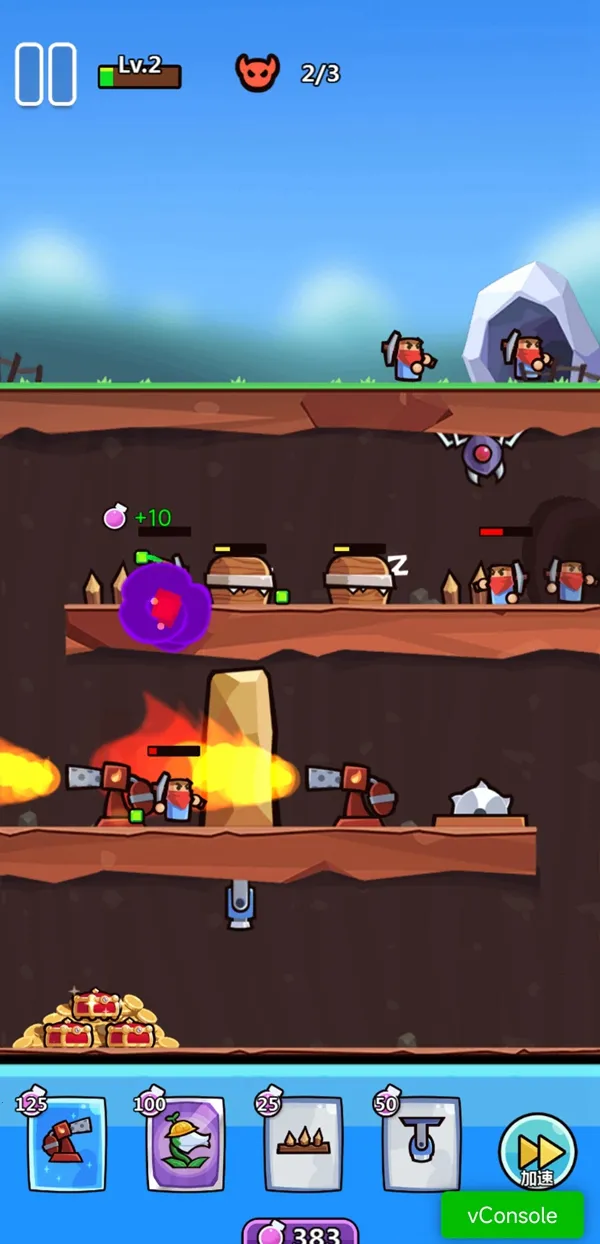Pause the game

coord(46,74)
